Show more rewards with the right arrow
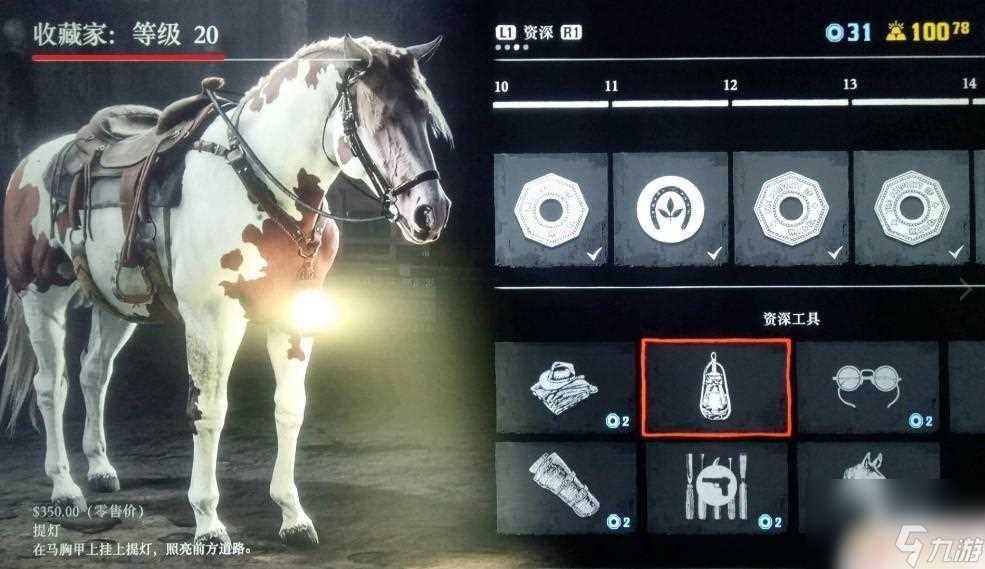985x569 pixels. pos(965,290)
